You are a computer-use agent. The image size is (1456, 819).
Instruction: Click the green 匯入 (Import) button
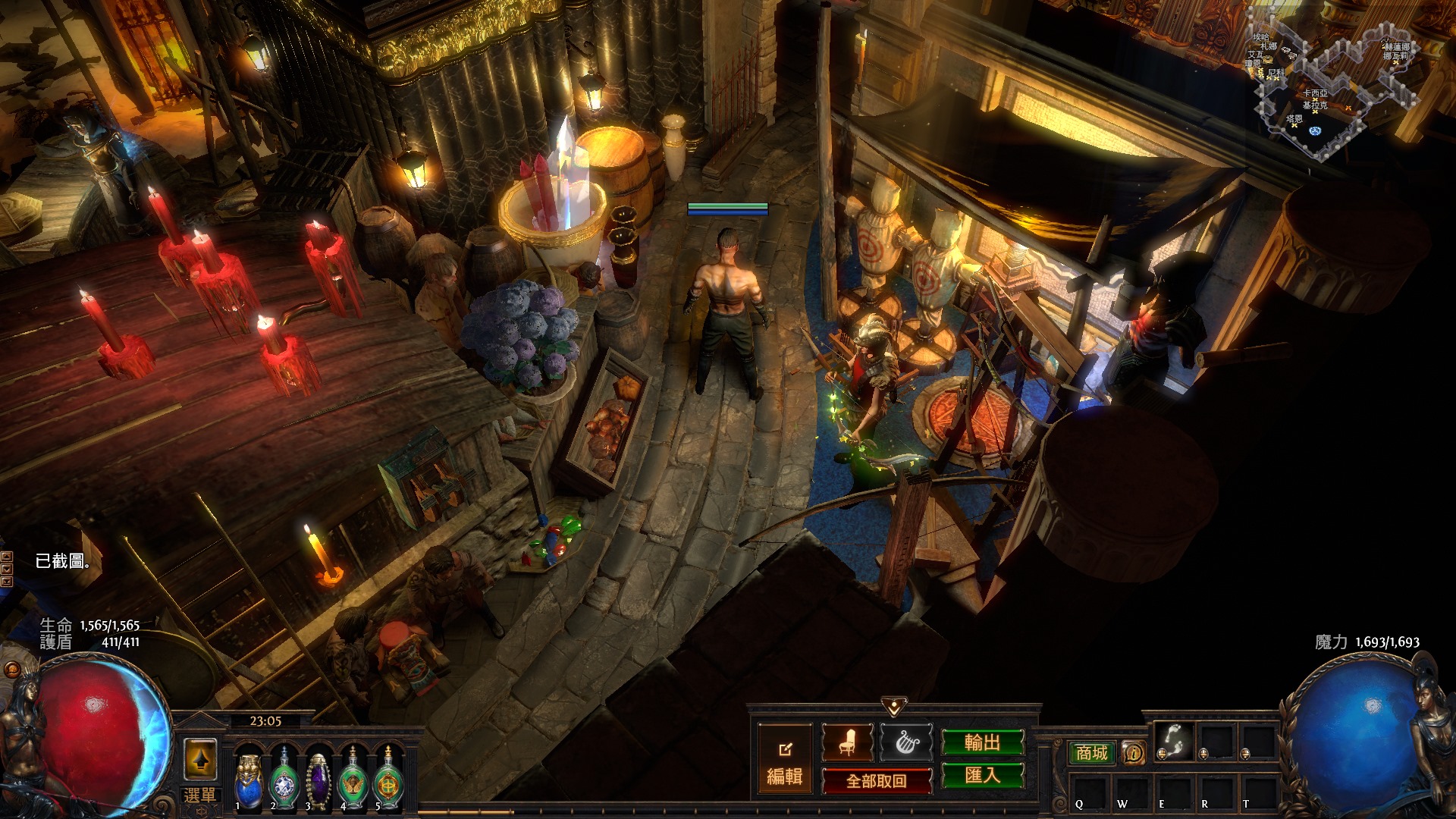pos(982,776)
